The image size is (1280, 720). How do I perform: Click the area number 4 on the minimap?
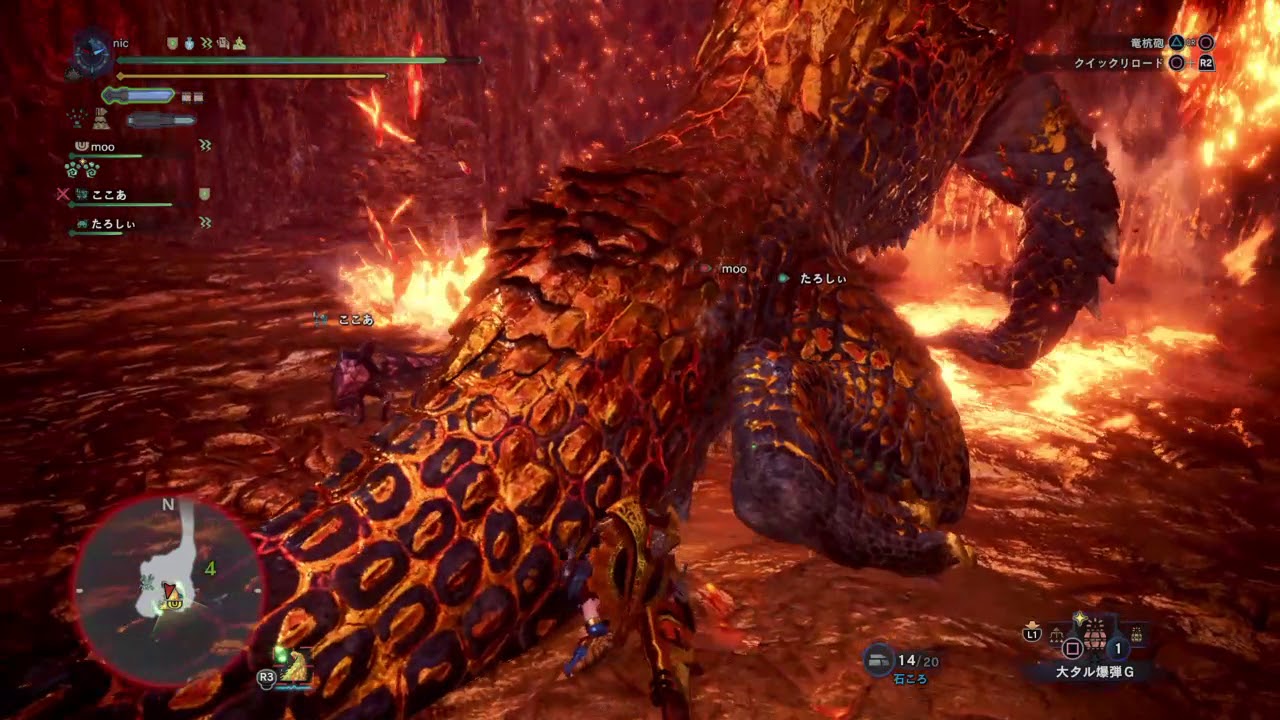[x=210, y=569]
